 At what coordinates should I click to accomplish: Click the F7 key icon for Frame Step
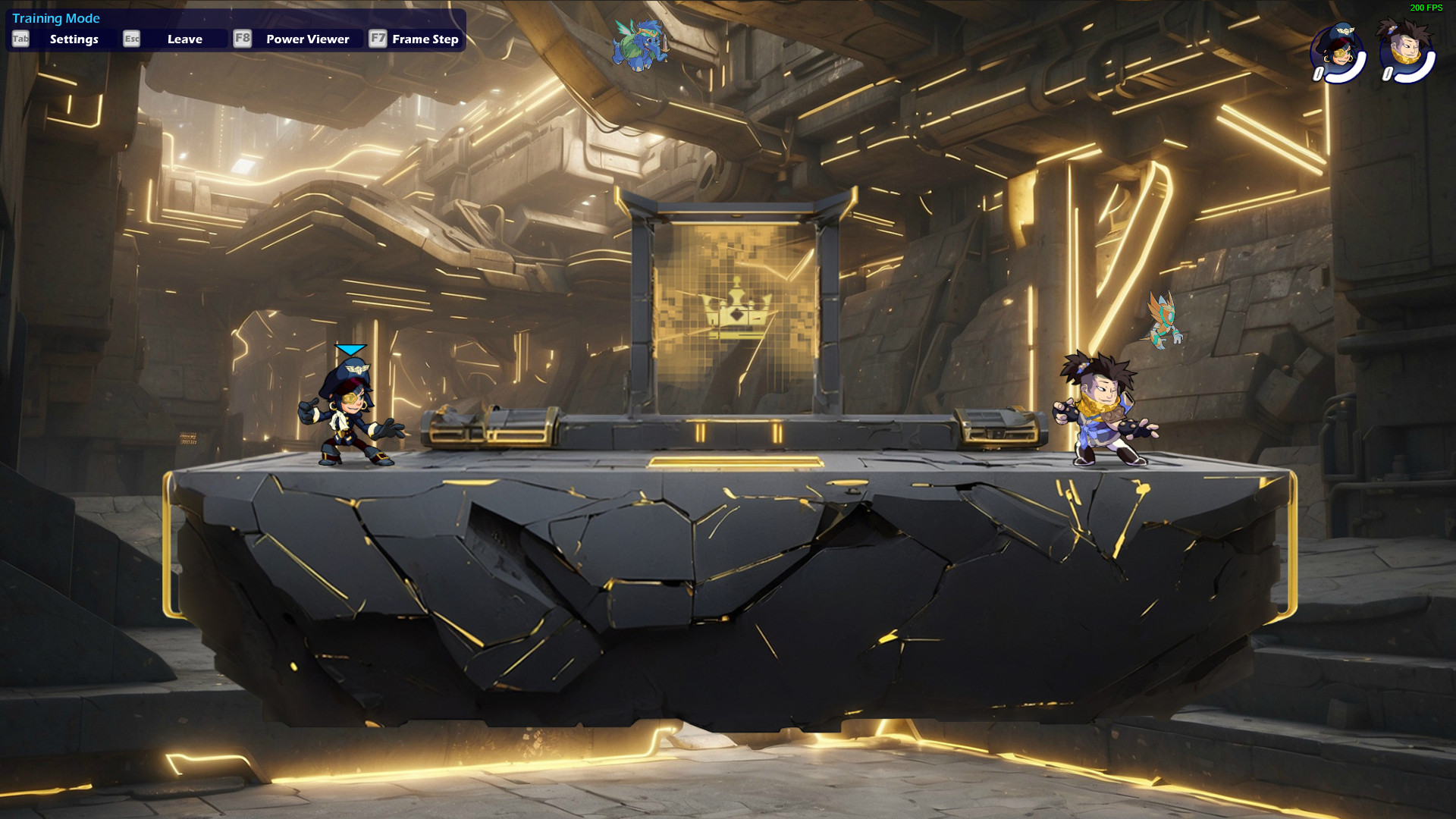377,39
